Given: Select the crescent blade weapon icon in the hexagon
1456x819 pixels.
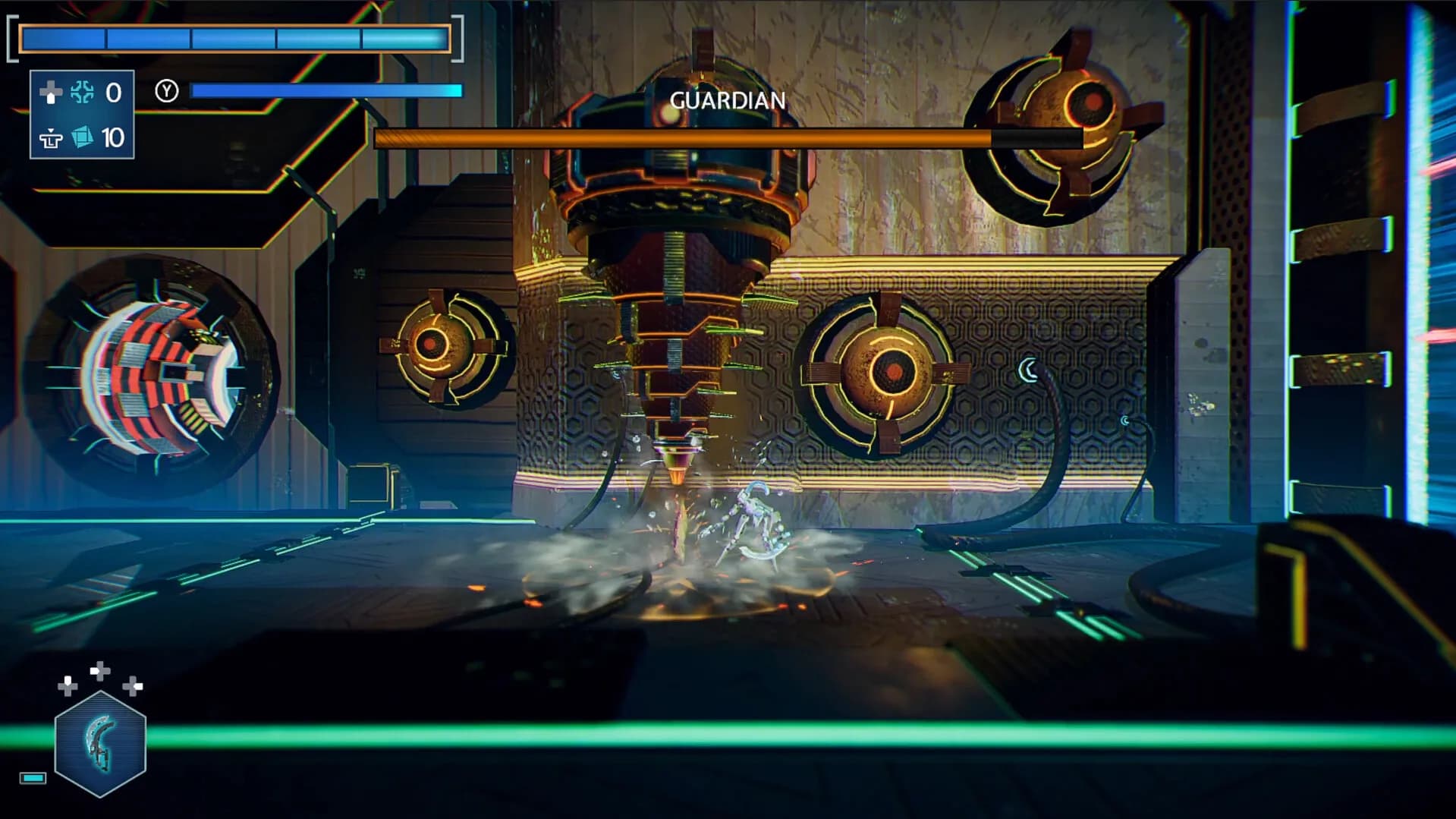Looking at the screenshot, I should [99, 742].
